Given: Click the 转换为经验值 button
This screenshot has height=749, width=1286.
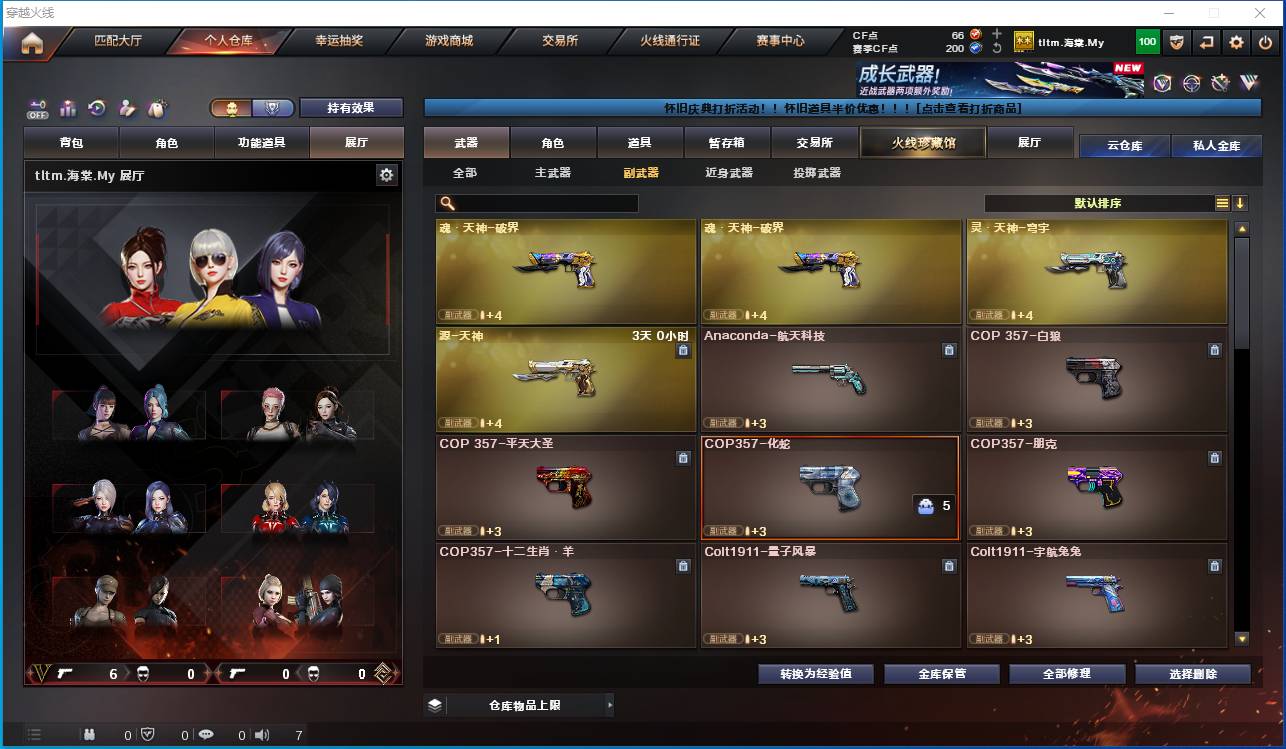Looking at the screenshot, I should coord(815,673).
